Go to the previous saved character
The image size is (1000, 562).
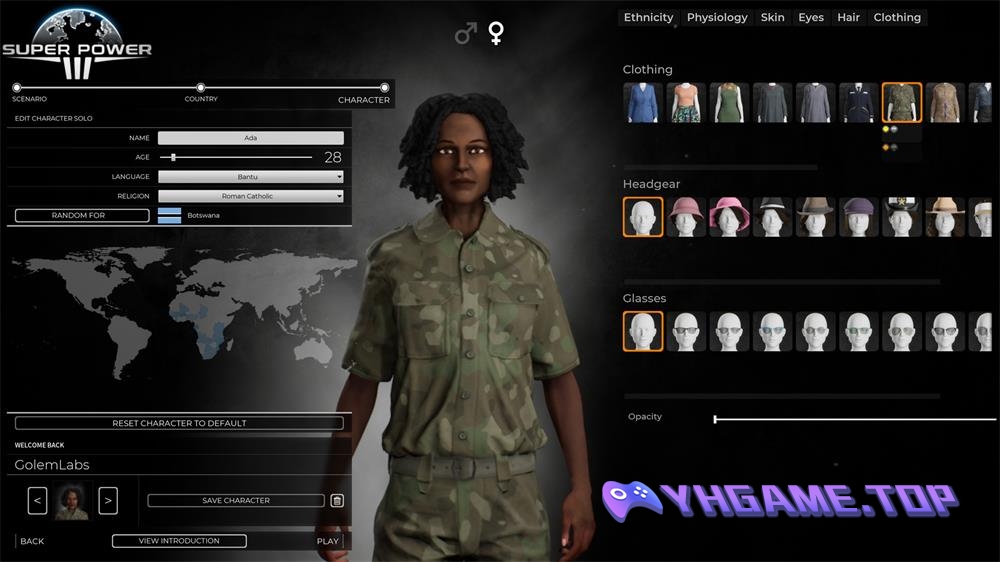pos(37,500)
